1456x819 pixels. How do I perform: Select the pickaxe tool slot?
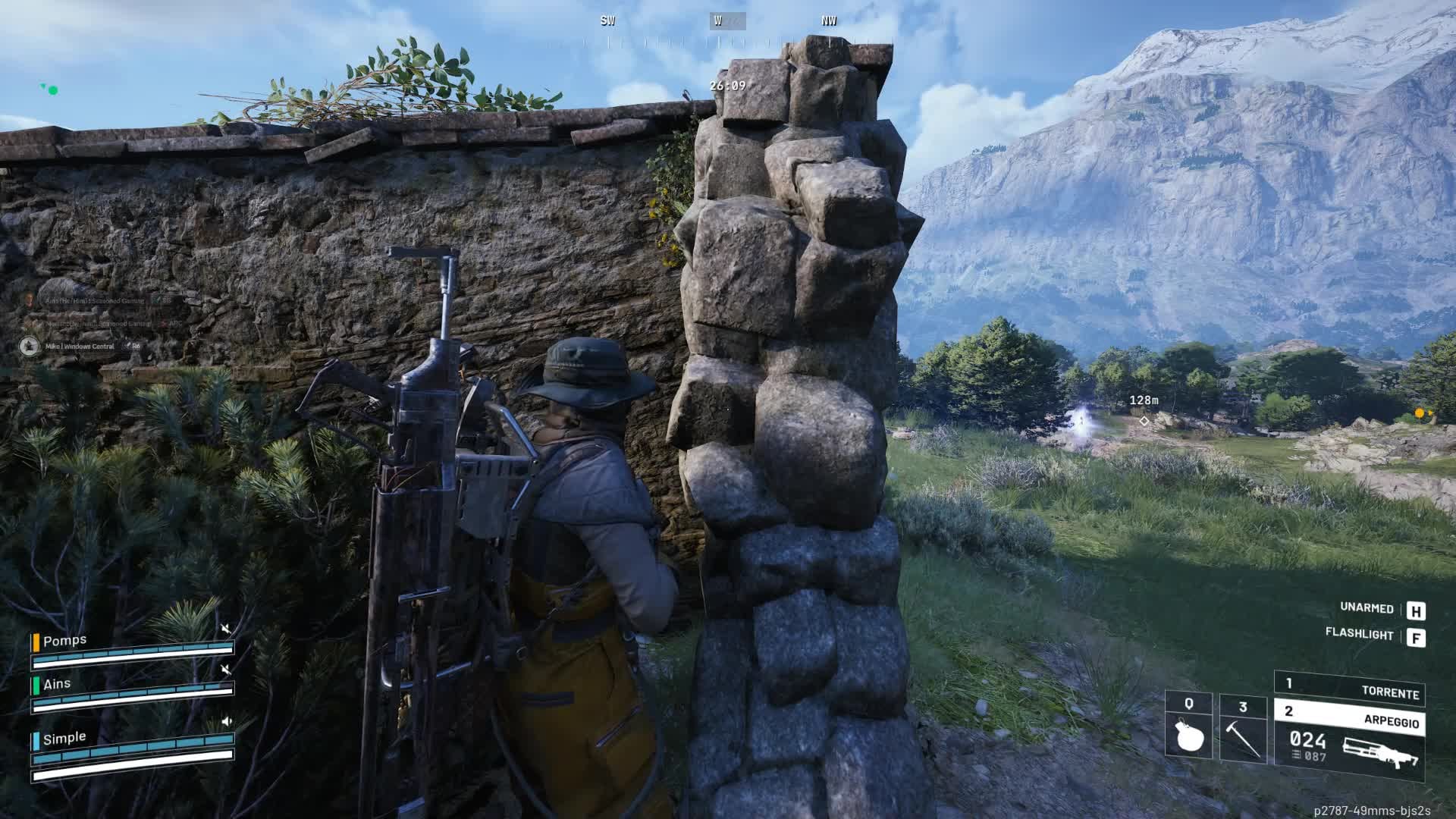click(x=1242, y=730)
